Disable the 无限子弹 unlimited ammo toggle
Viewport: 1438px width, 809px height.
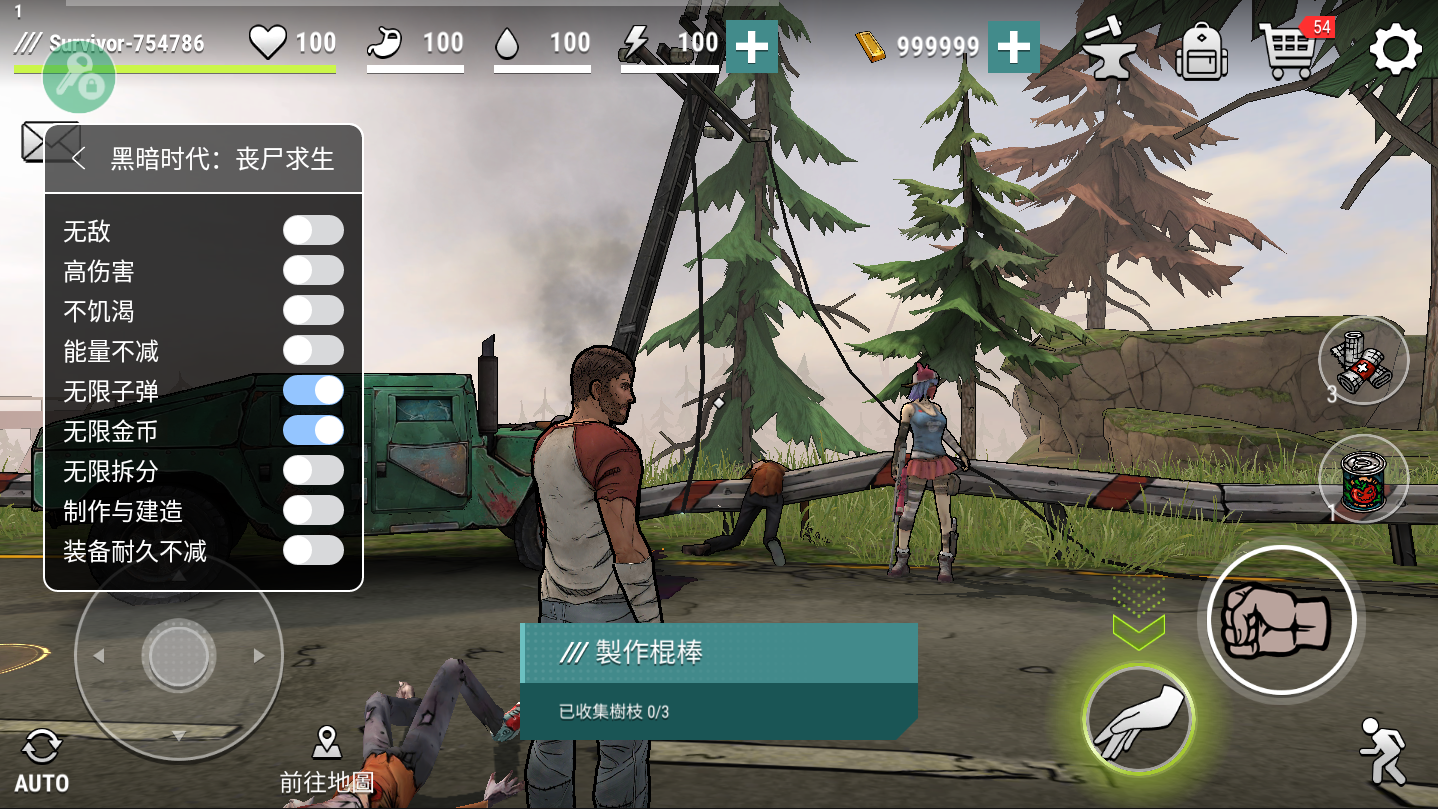pyautogui.click(x=313, y=390)
